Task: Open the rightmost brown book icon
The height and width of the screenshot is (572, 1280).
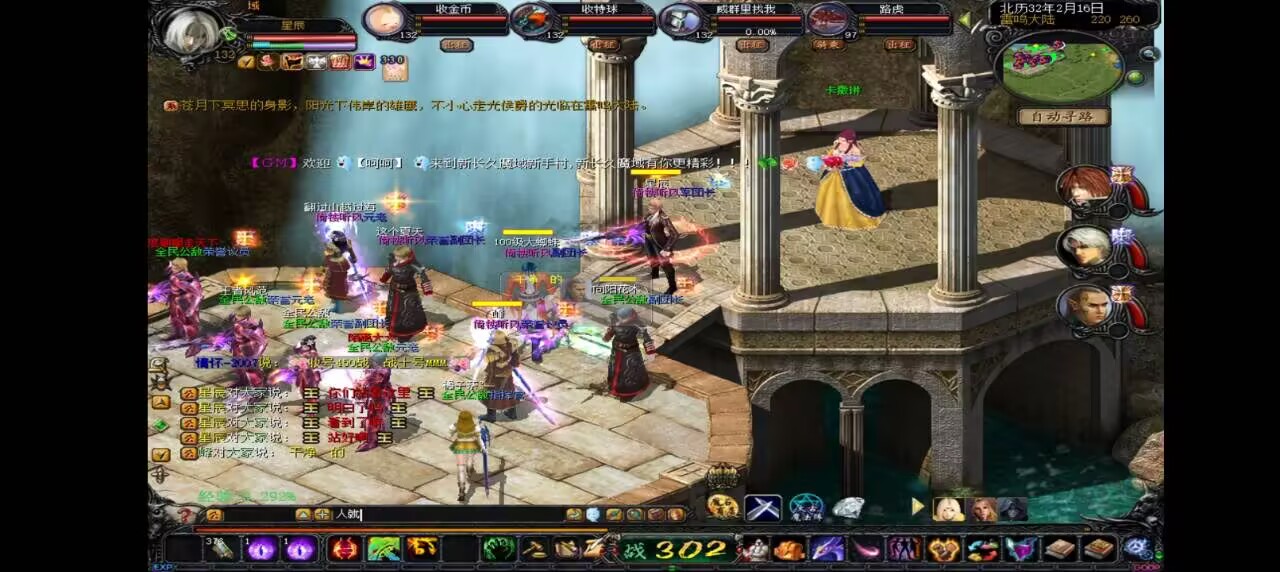Action: (1099, 548)
